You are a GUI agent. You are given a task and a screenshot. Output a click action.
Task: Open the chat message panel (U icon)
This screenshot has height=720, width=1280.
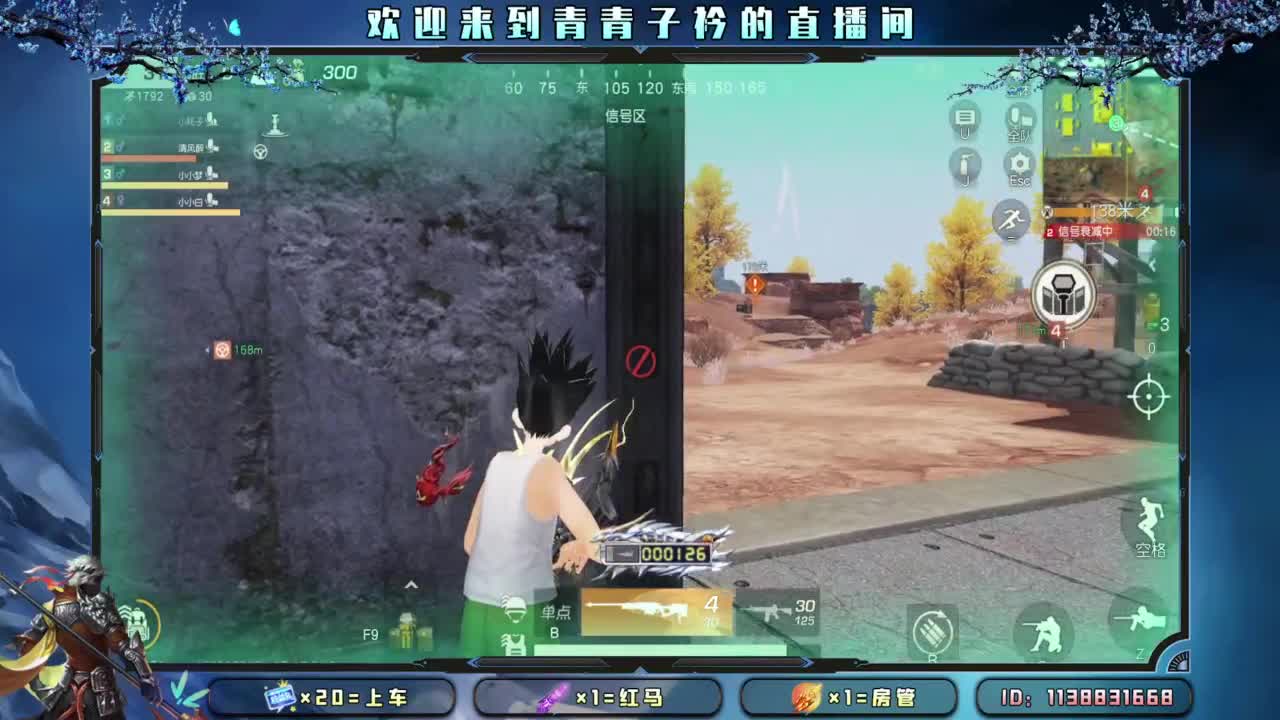[x=965, y=117]
